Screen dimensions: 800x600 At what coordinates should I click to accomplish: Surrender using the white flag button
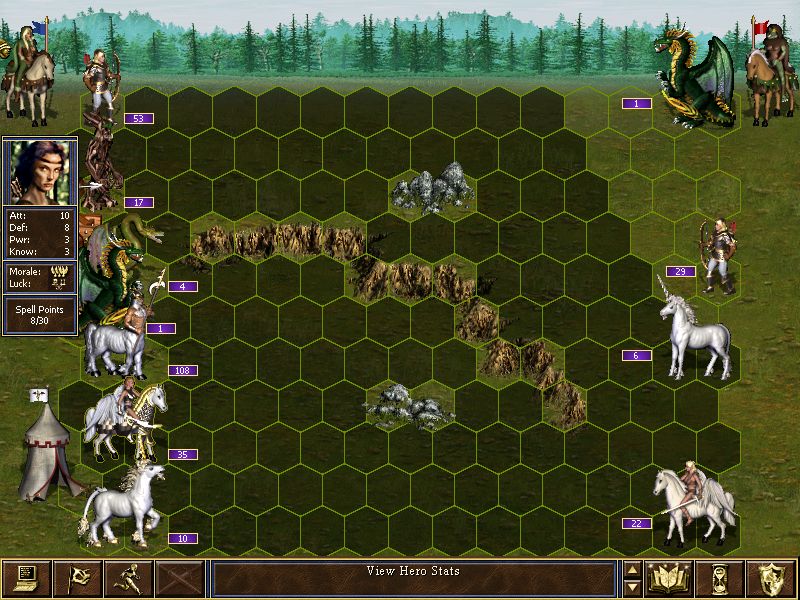77,578
